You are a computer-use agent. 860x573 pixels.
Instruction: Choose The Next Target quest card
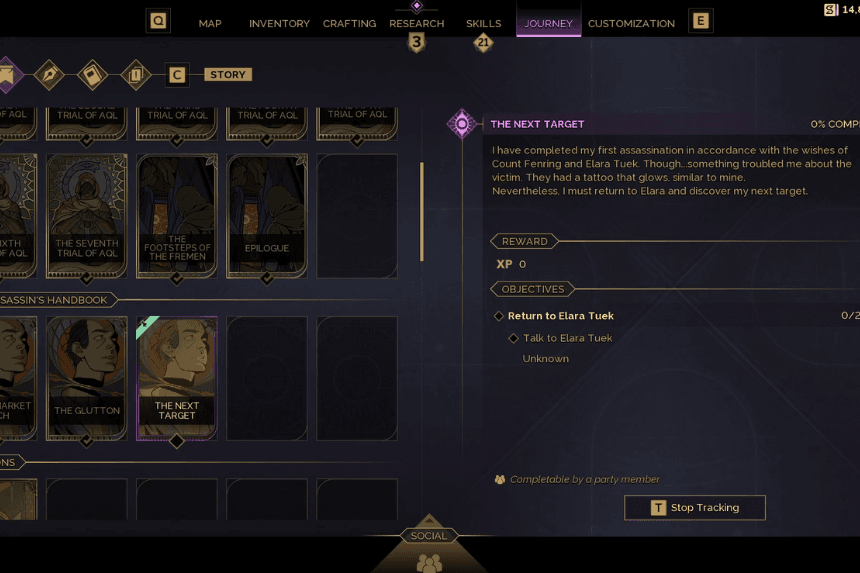177,378
